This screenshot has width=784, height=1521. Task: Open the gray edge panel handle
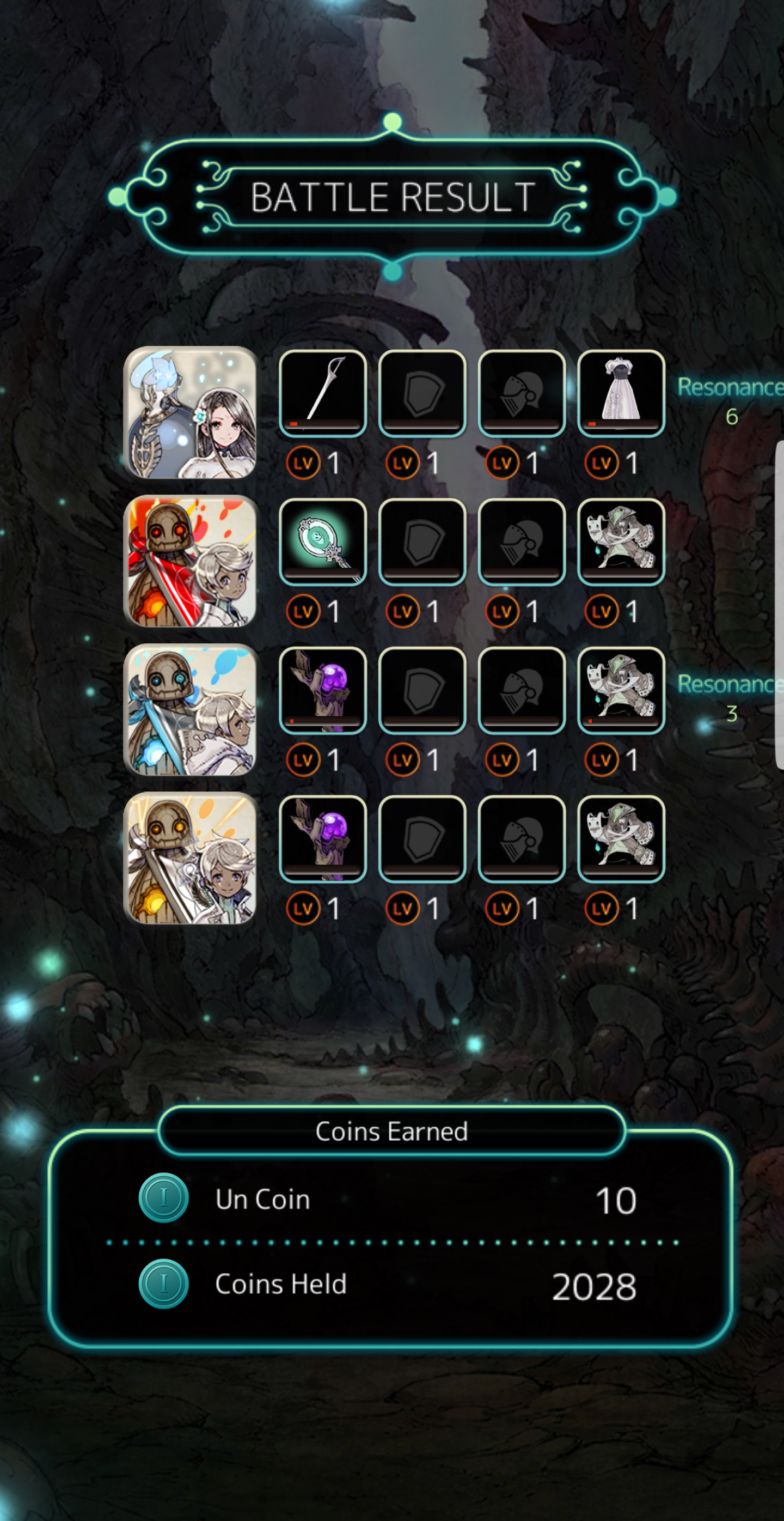tap(779, 605)
